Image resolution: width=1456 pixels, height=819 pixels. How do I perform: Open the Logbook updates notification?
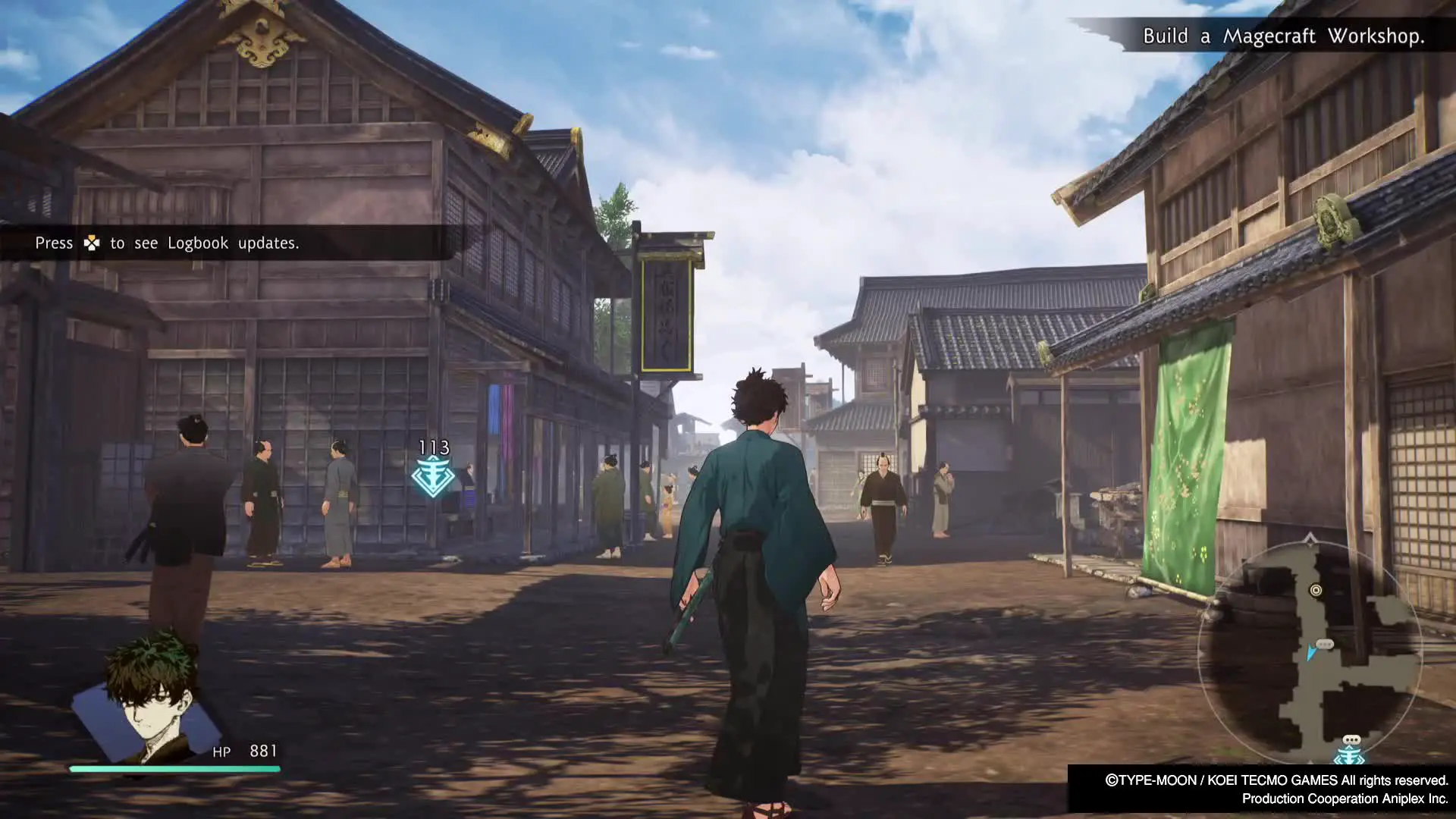(x=167, y=243)
